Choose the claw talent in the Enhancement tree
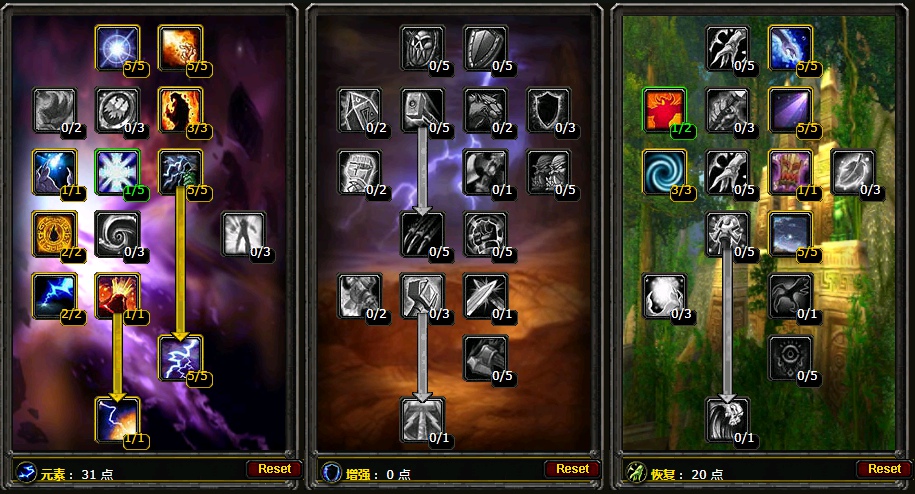The width and height of the screenshot is (915, 494). [423, 233]
